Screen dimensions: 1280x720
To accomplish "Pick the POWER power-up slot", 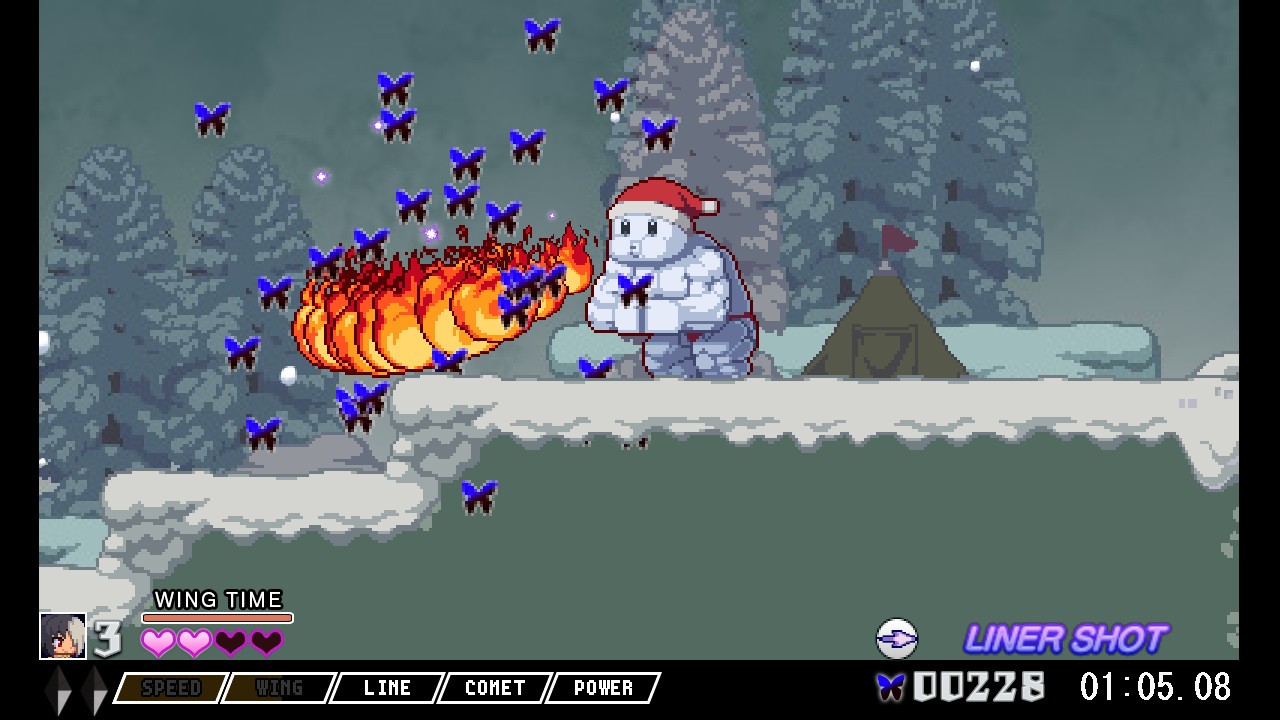I will pyautogui.click(x=603, y=688).
